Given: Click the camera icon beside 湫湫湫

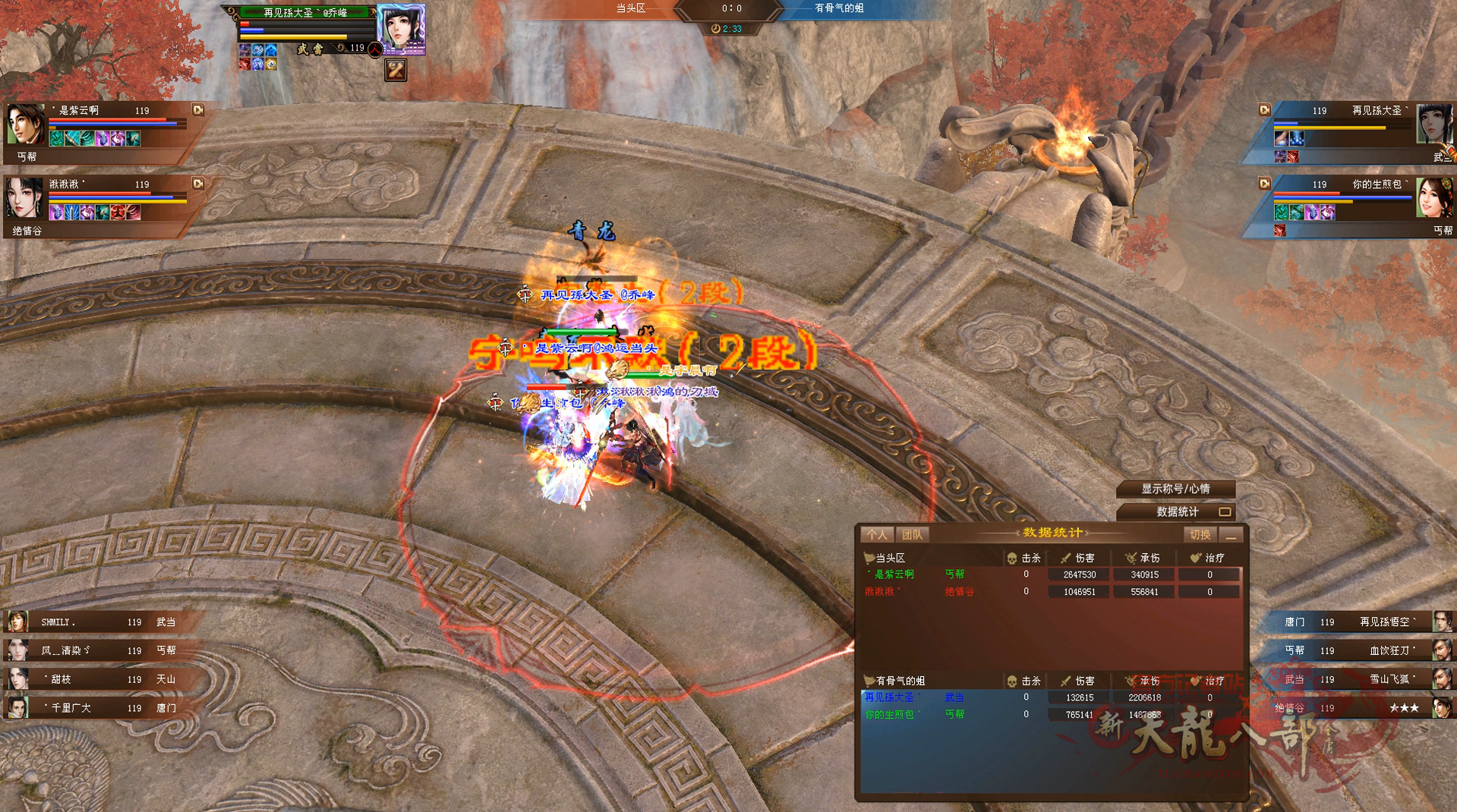Looking at the screenshot, I should 198,184.
